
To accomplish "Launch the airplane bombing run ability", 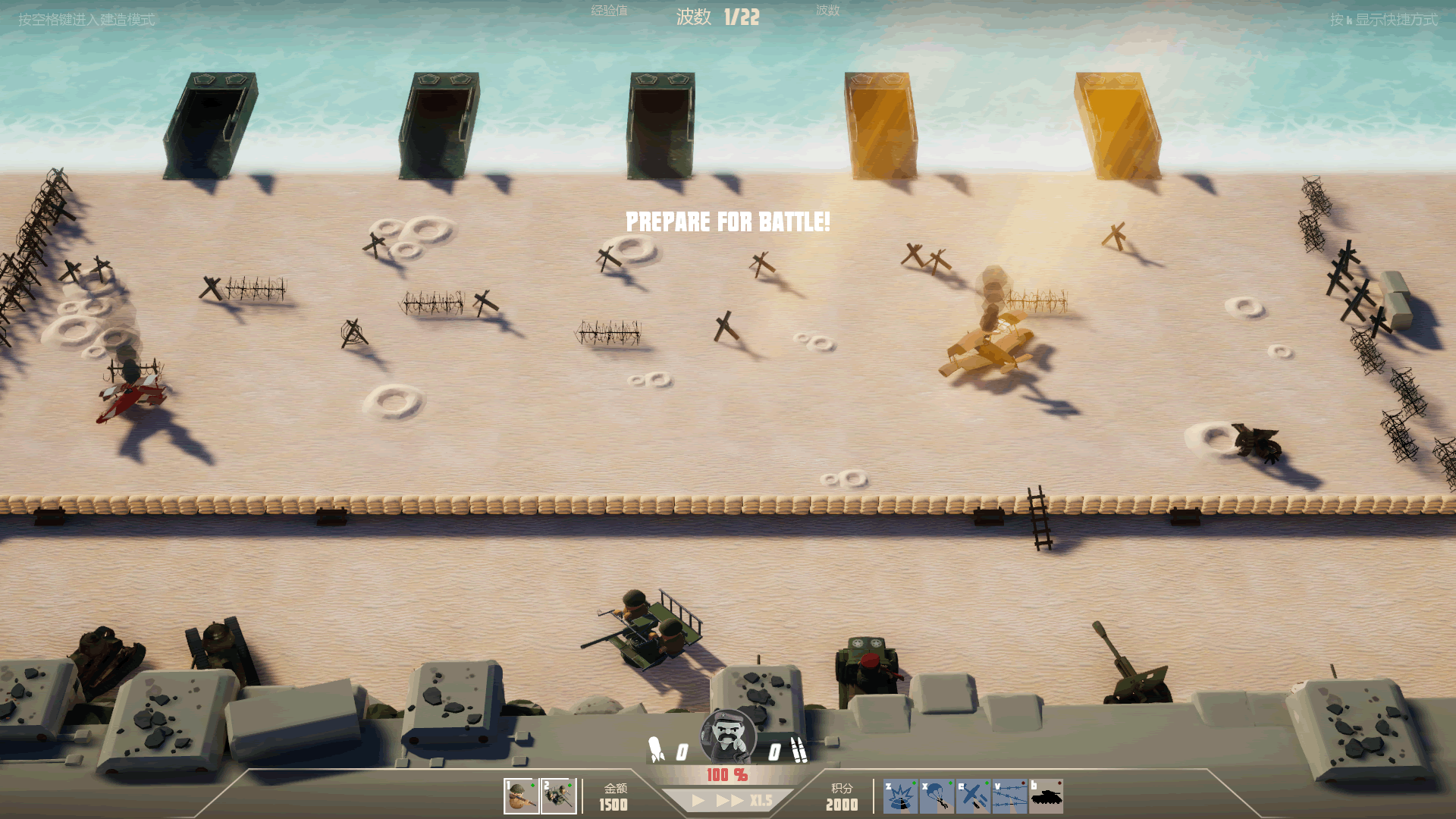I will [x=973, y=797].
